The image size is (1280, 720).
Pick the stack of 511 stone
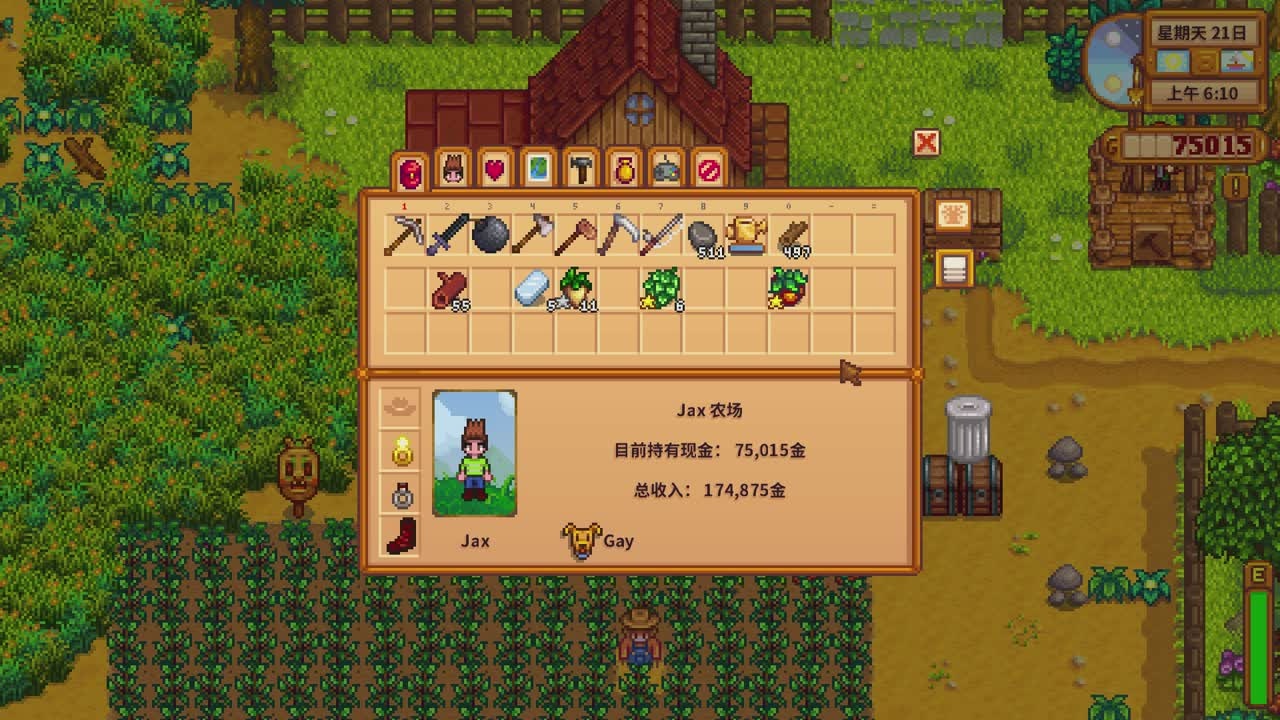point(703,236)
